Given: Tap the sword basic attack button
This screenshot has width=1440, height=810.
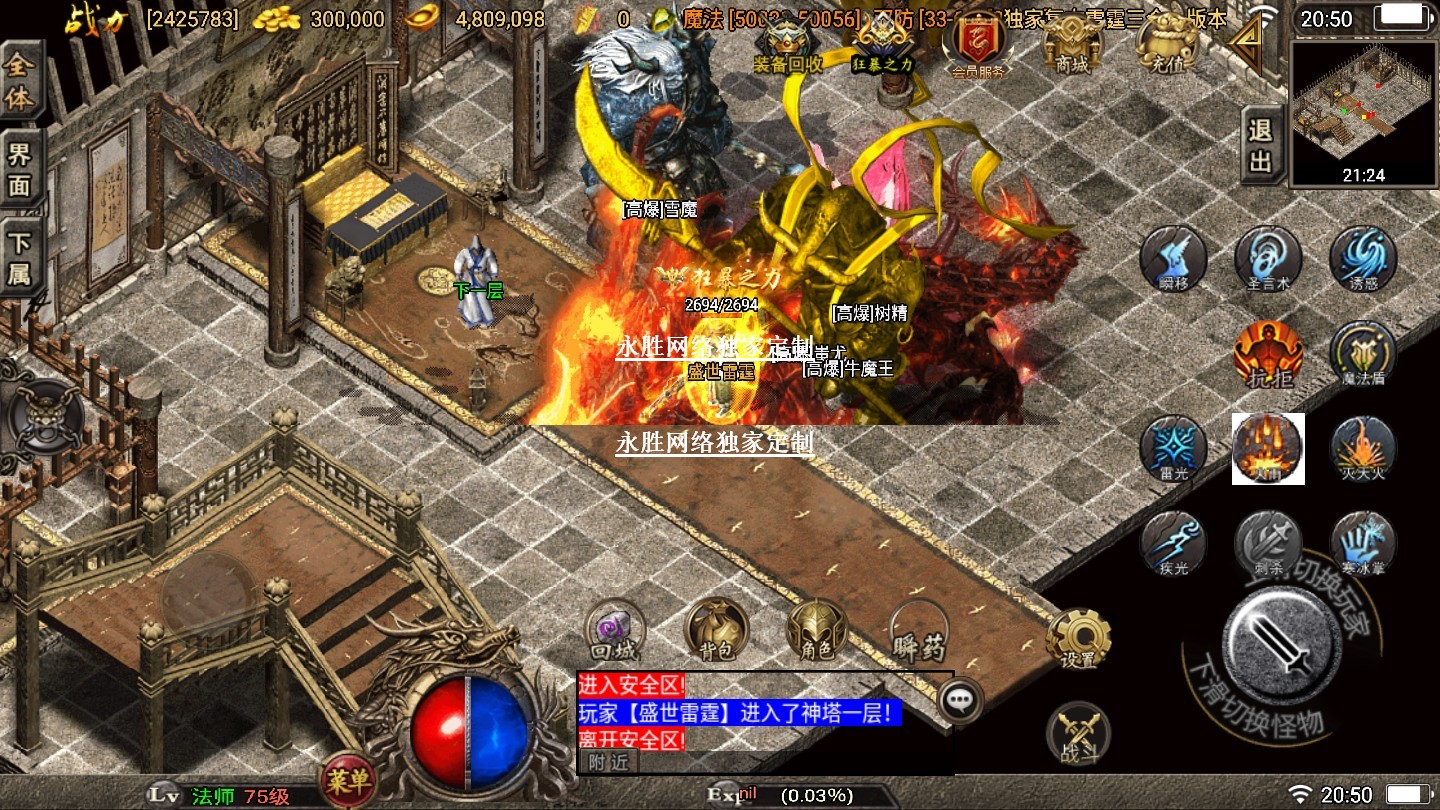Looking at the screenshot, I should tap(1282, 641).
